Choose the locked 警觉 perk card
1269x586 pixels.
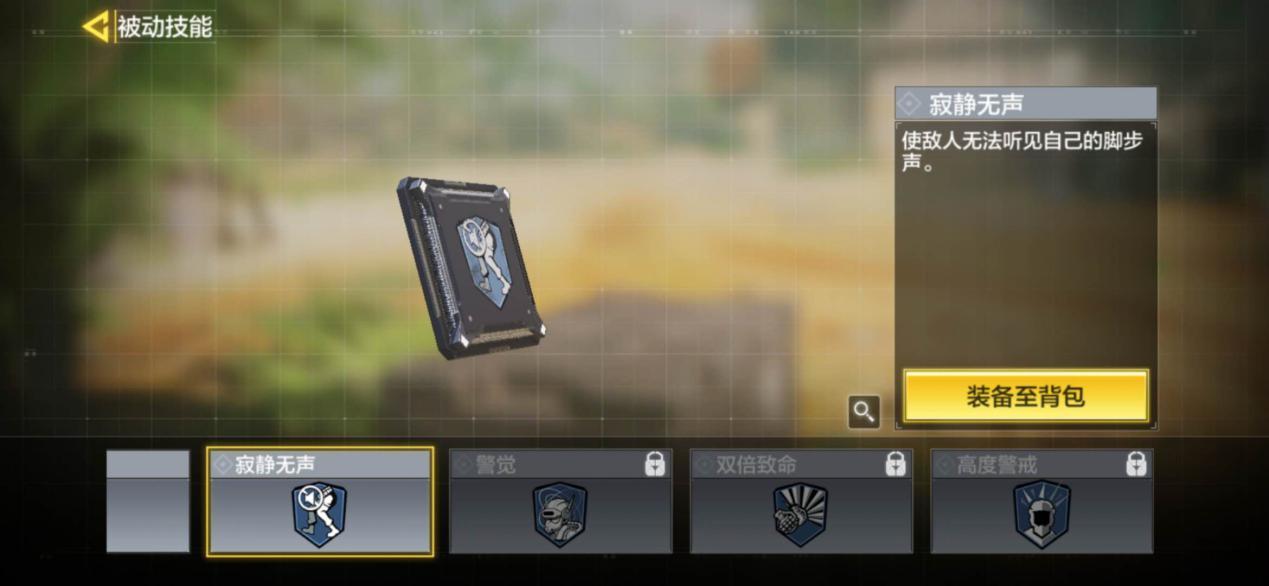[x=560, y=501]
